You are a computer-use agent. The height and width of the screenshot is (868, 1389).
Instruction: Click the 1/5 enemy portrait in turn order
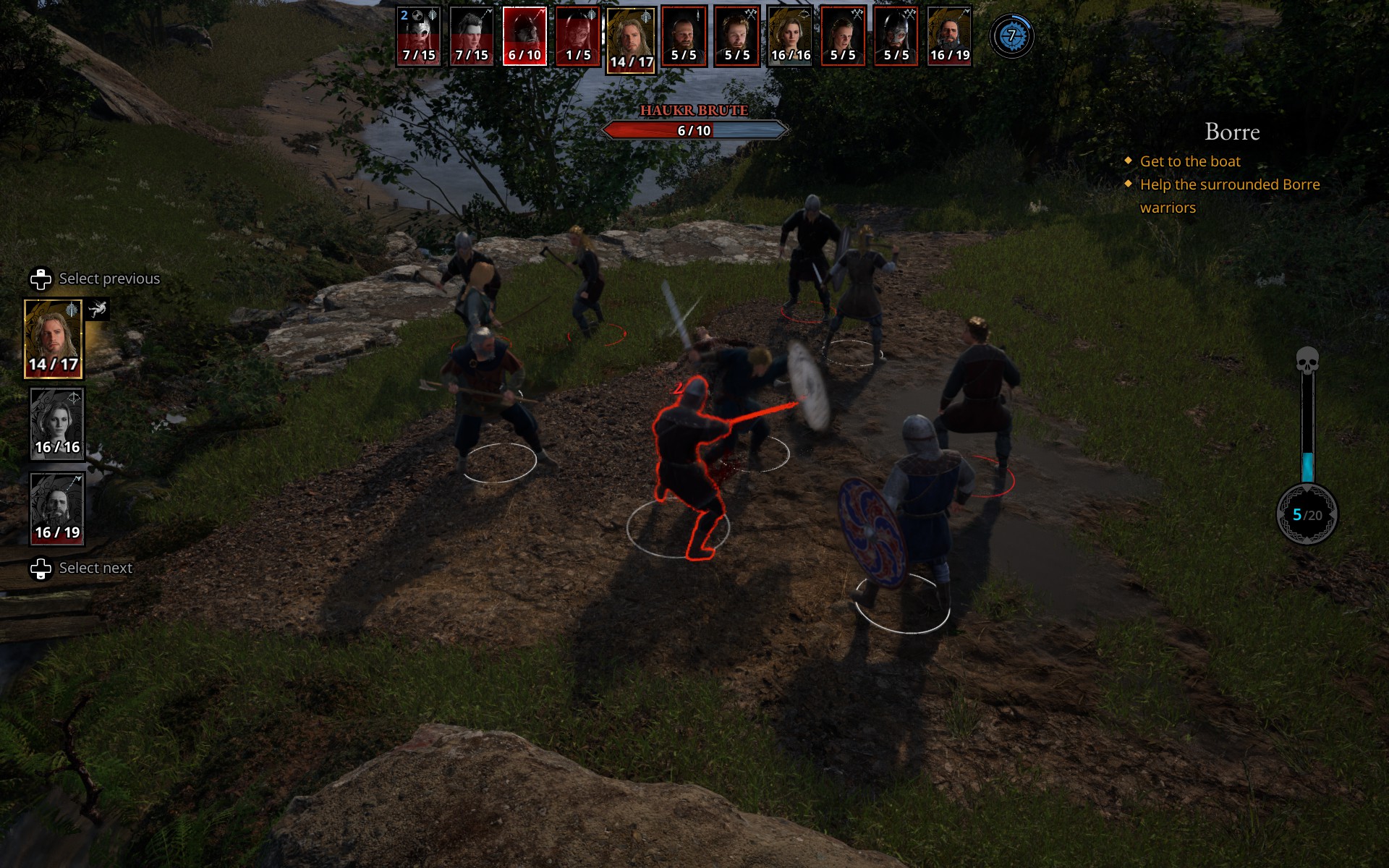[578, 36]
